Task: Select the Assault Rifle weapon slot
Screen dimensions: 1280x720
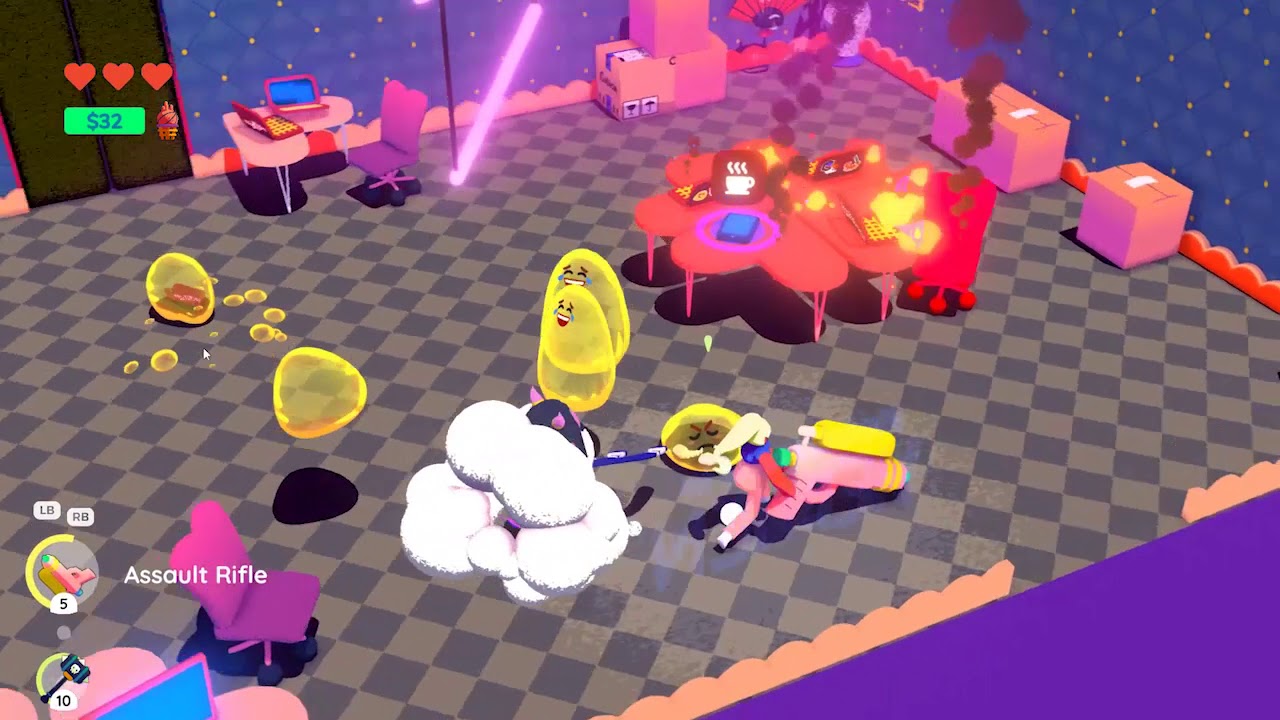Action: [62, 573]
